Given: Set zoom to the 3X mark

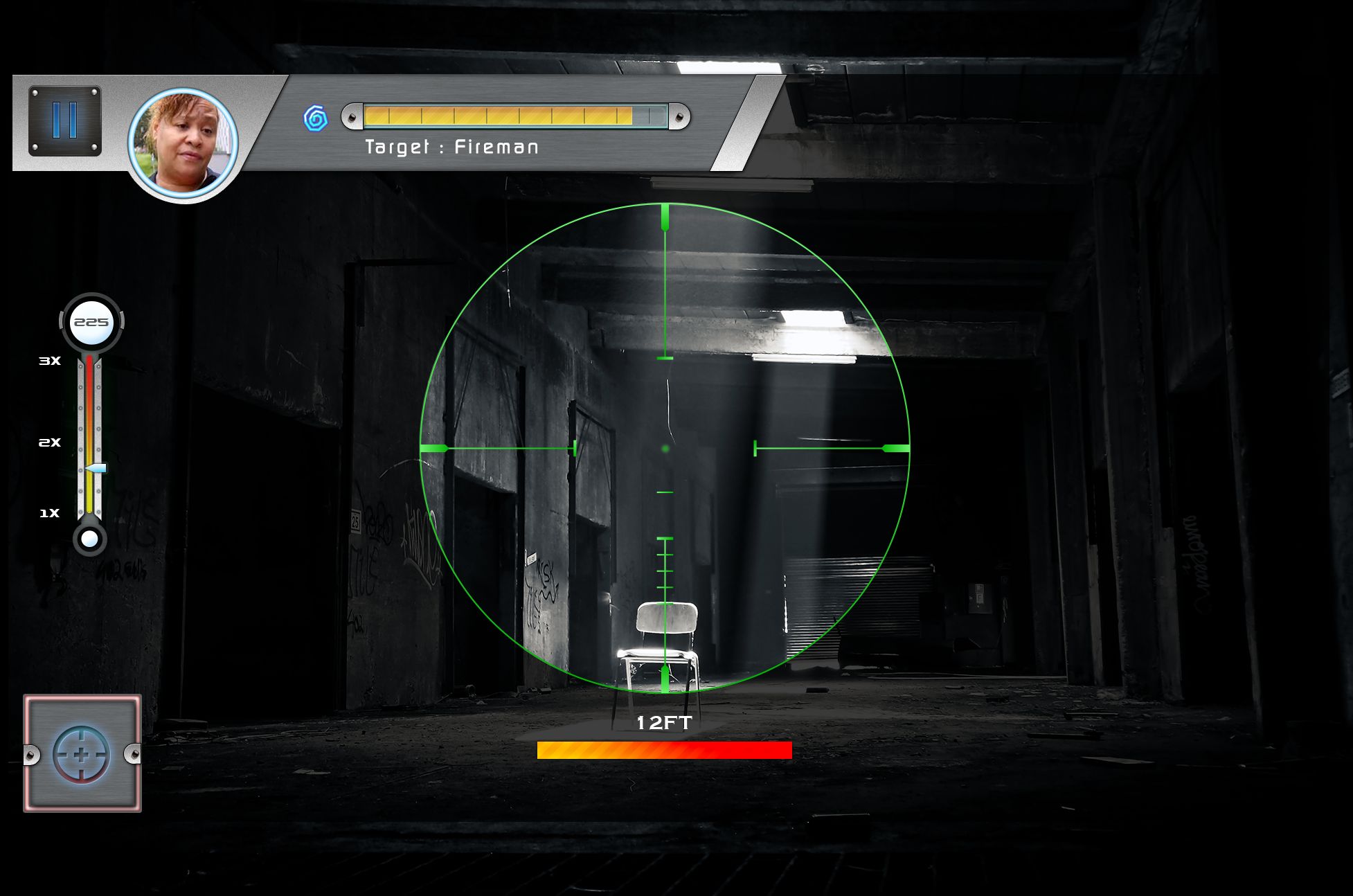Looking at the screenshot, I should (89, 361).
